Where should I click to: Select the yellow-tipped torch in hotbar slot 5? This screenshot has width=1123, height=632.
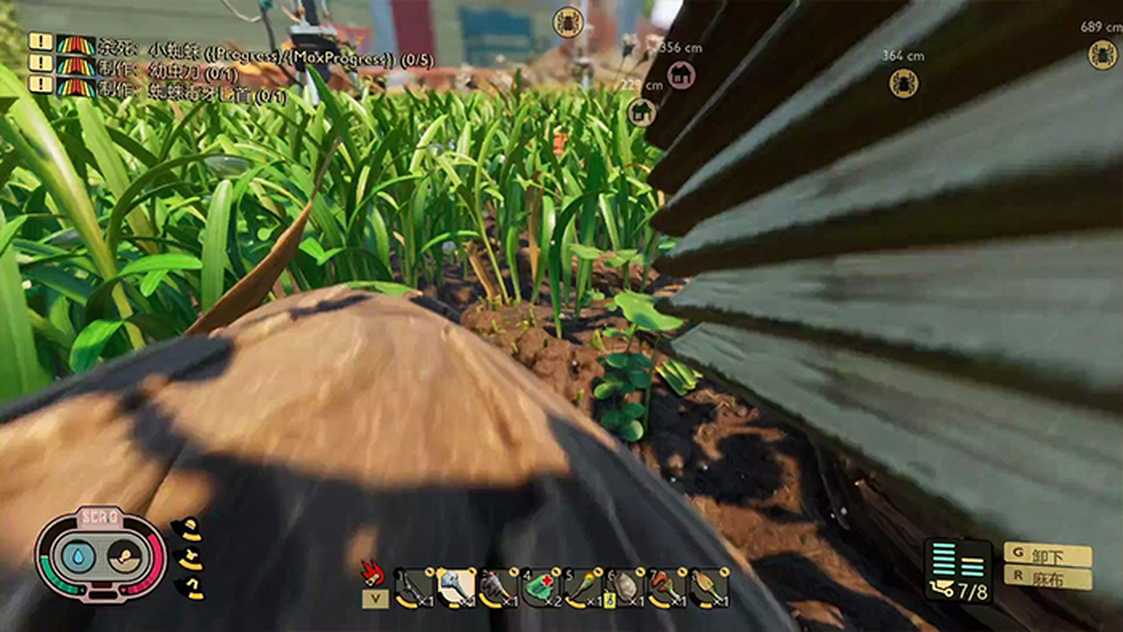[584, 588]
